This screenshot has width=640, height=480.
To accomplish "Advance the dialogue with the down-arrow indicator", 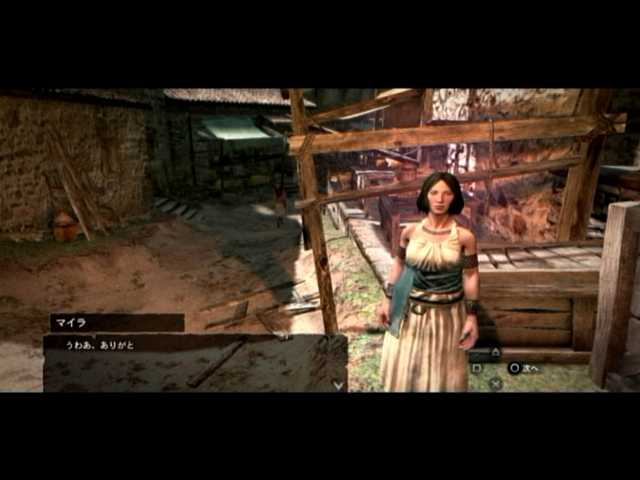I will point(338,384).
